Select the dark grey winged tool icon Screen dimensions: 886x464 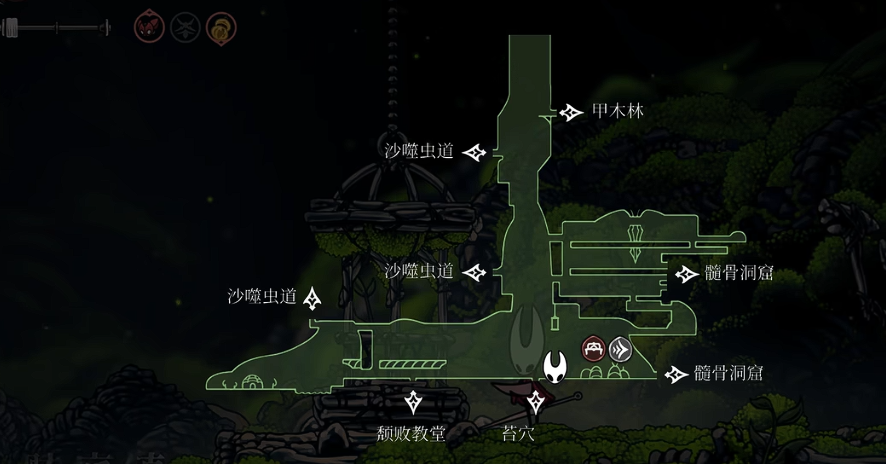click(184, 26)
